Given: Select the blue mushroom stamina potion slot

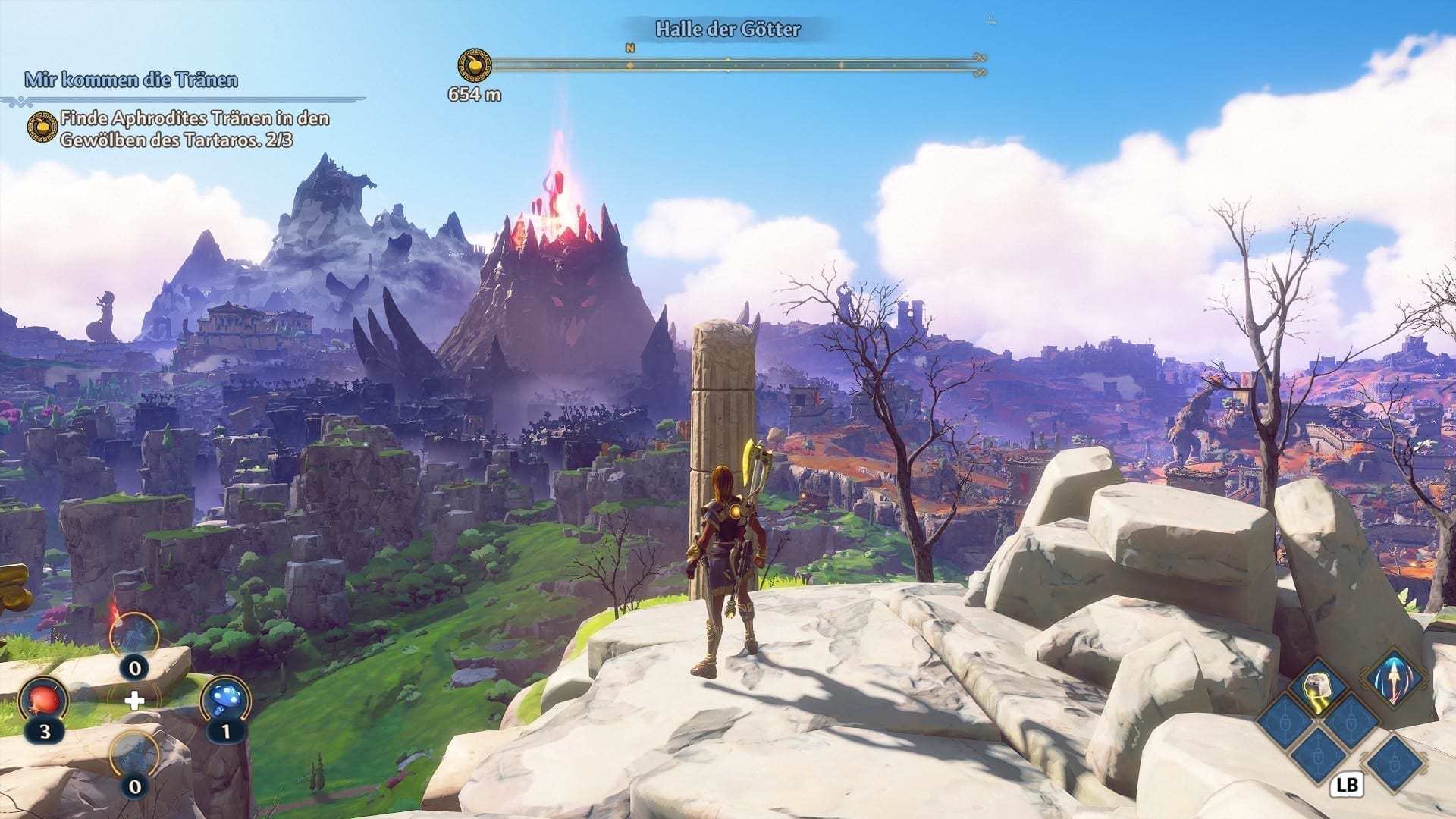Looking at the screenshot, I should [225, 701].
